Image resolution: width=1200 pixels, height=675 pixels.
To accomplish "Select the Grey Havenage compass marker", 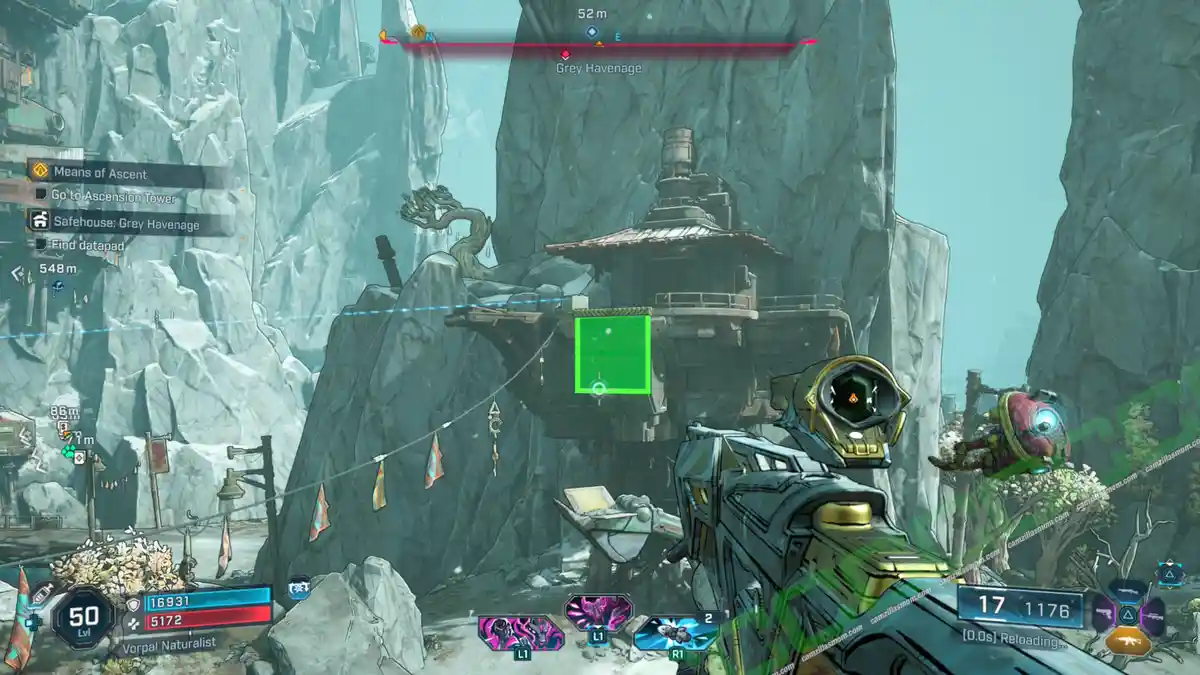I will click(566, 54).
